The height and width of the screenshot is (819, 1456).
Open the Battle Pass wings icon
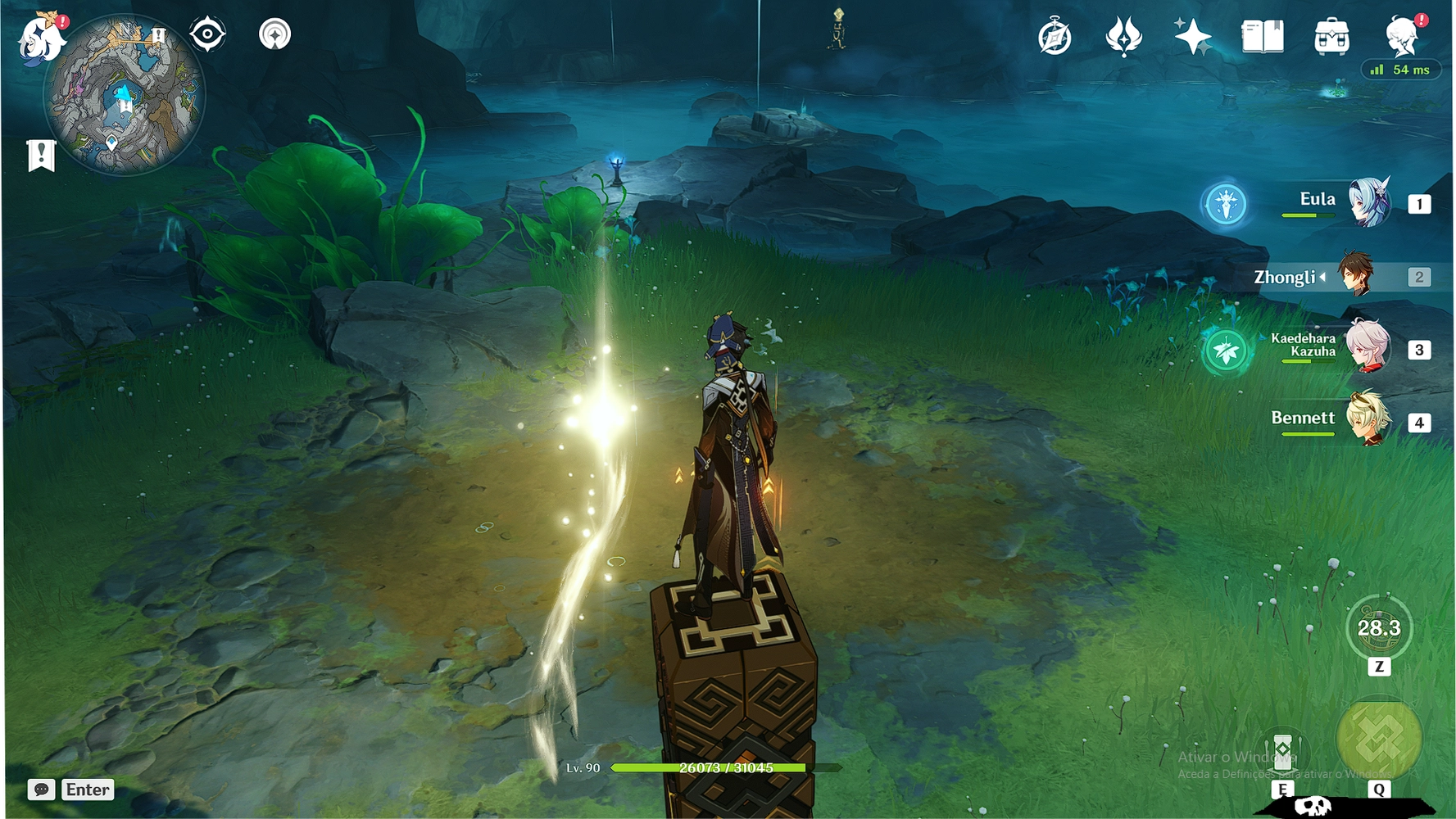[x=1123, y=35]
